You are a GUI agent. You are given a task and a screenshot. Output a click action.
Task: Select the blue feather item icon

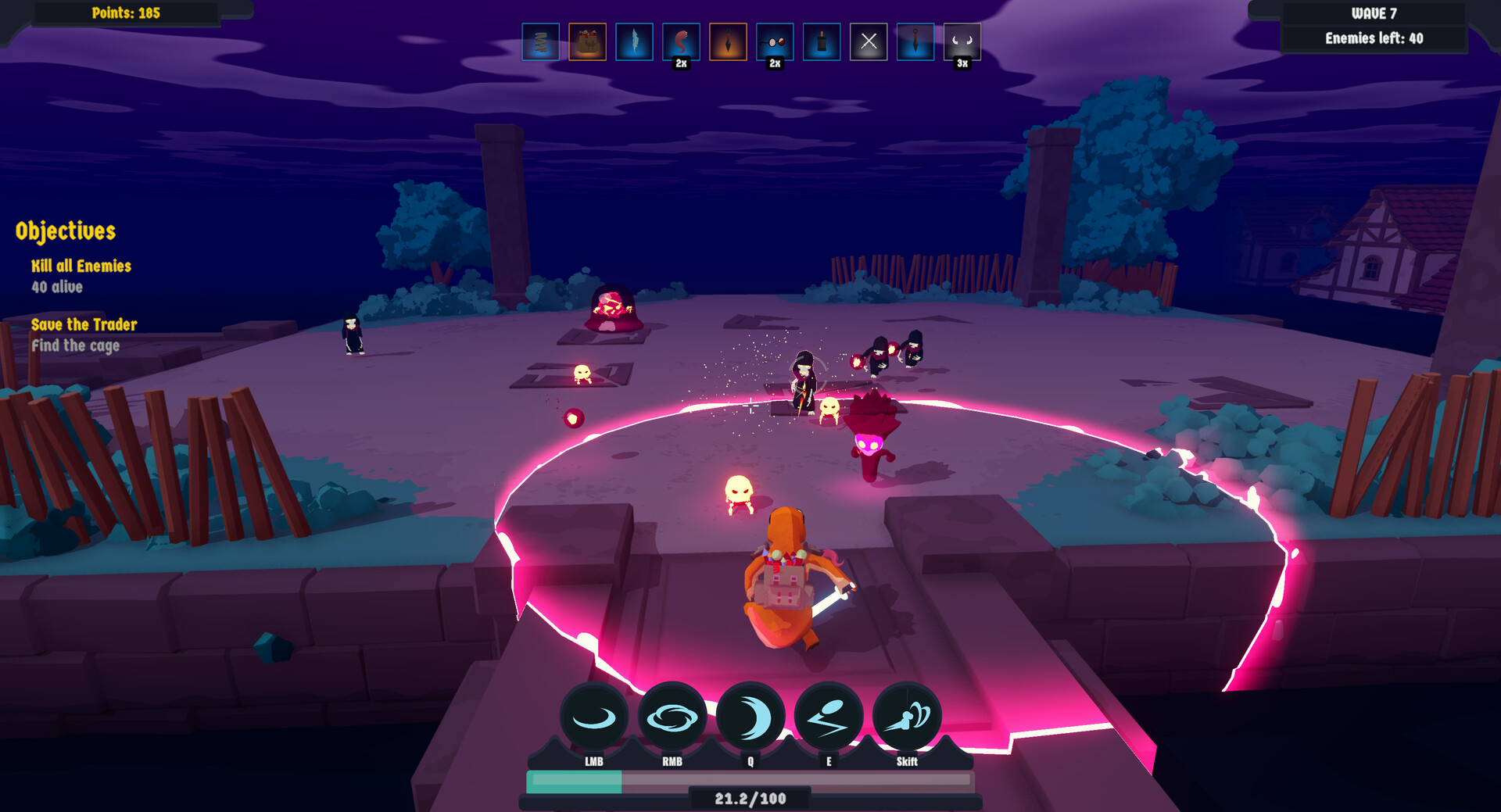click(x=635, y=43)
